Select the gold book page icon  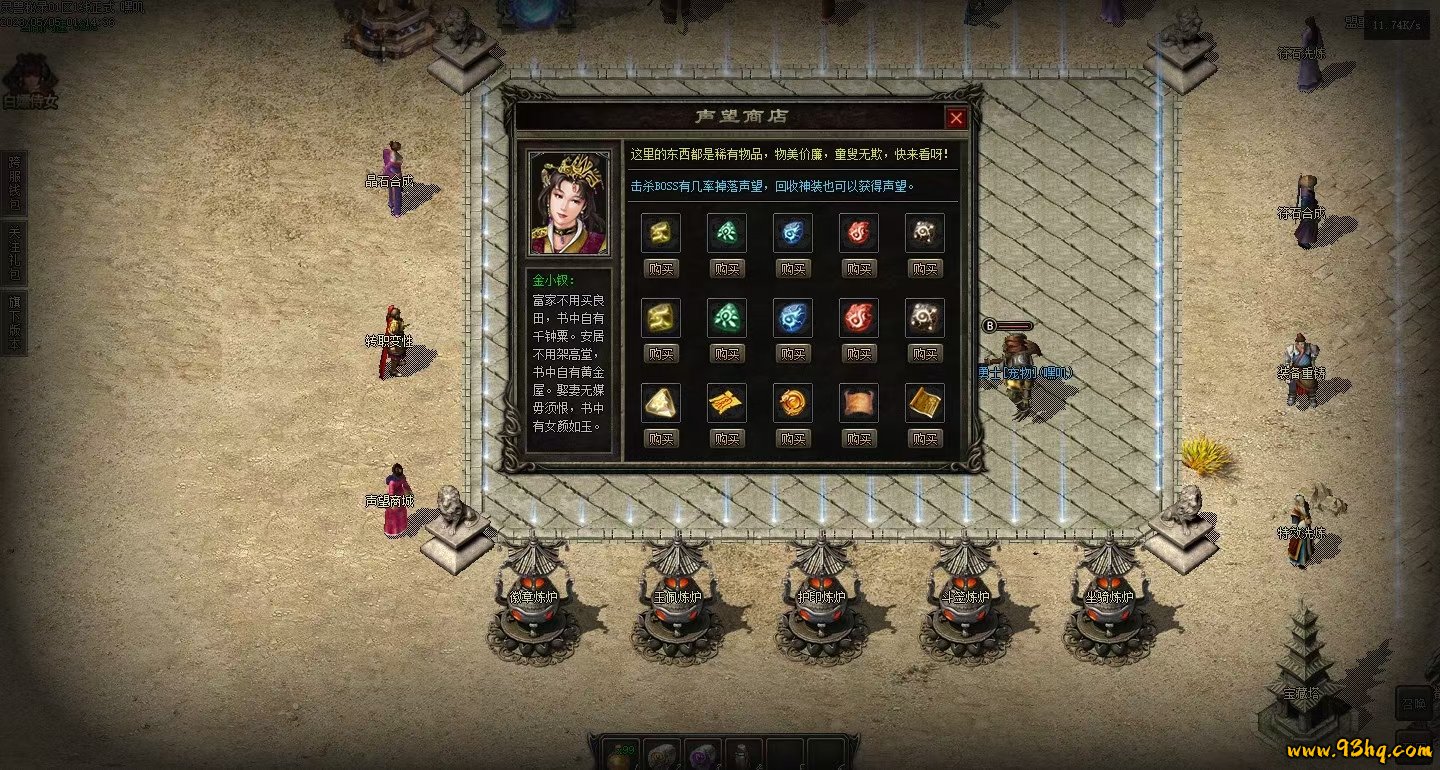click(x=925, y=403)
